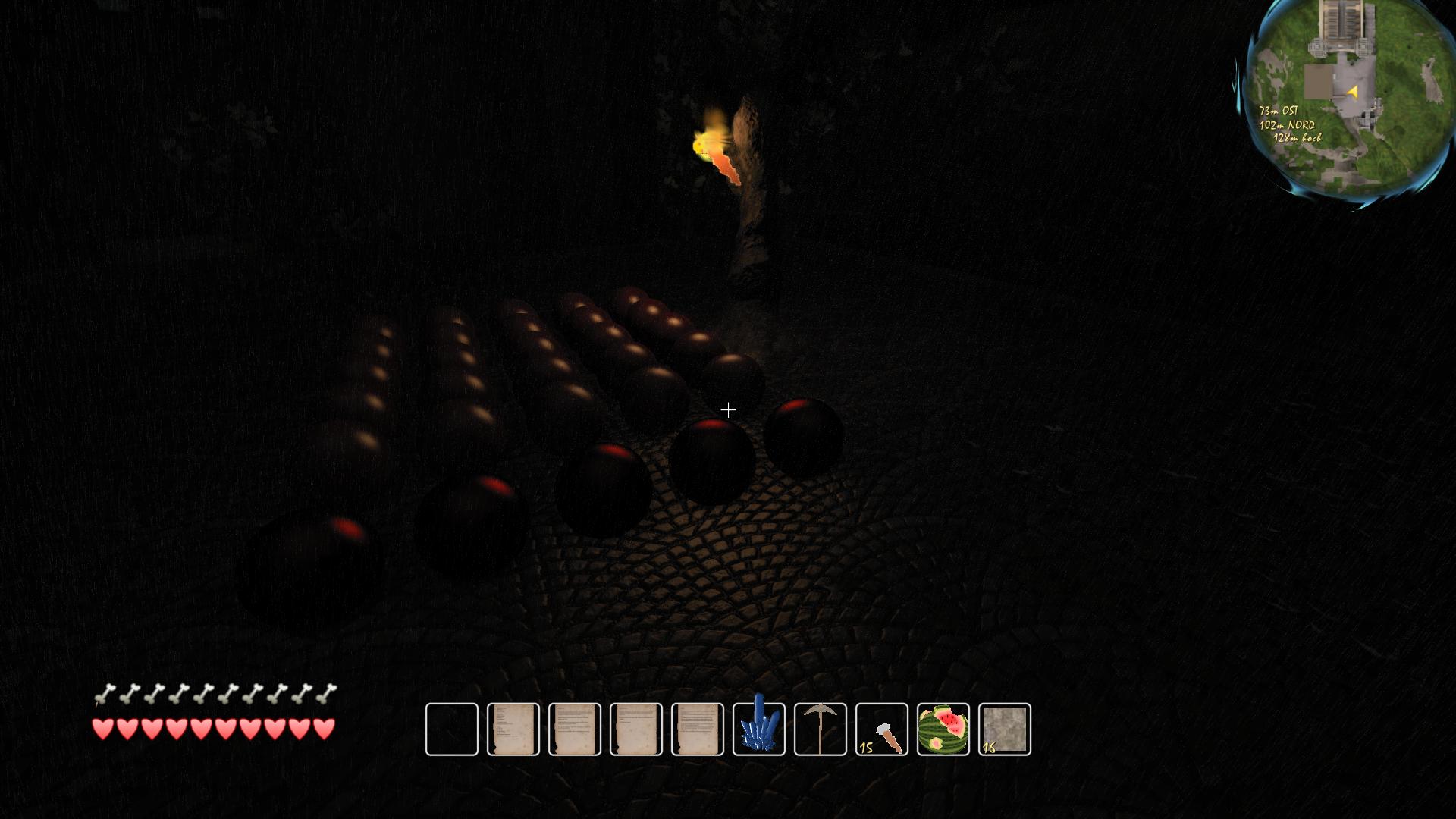
Task: Pick the stone block stack of 16
Action: (x=1005, y=729)
